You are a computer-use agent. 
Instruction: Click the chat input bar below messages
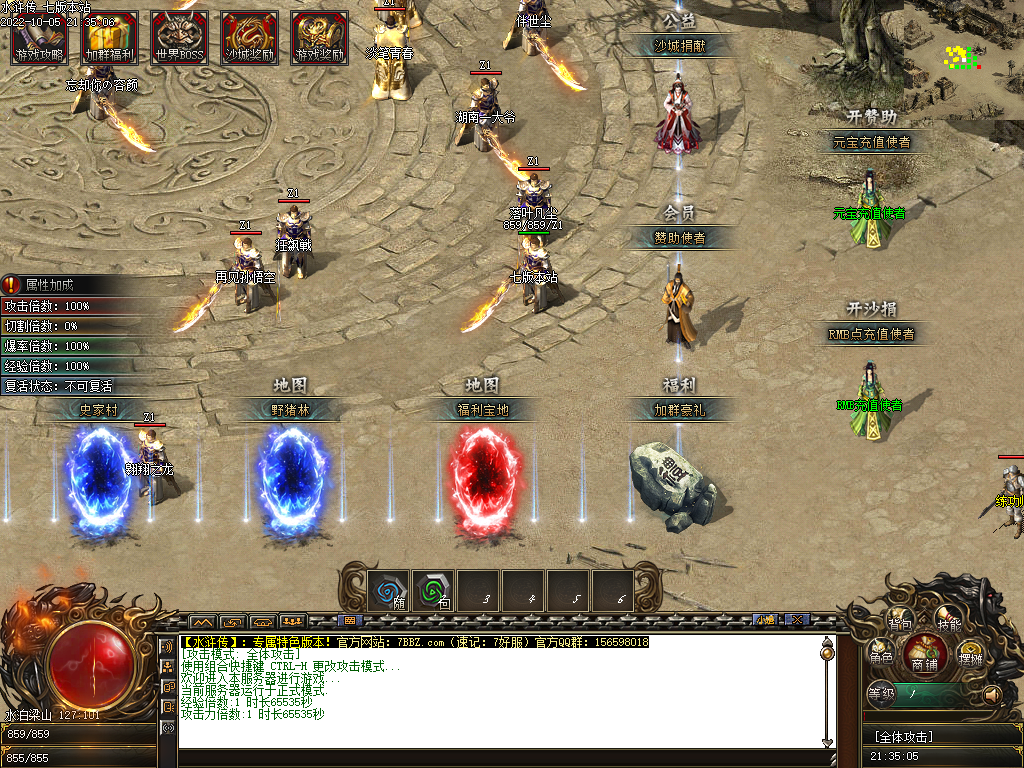click(x=500, y=757)
